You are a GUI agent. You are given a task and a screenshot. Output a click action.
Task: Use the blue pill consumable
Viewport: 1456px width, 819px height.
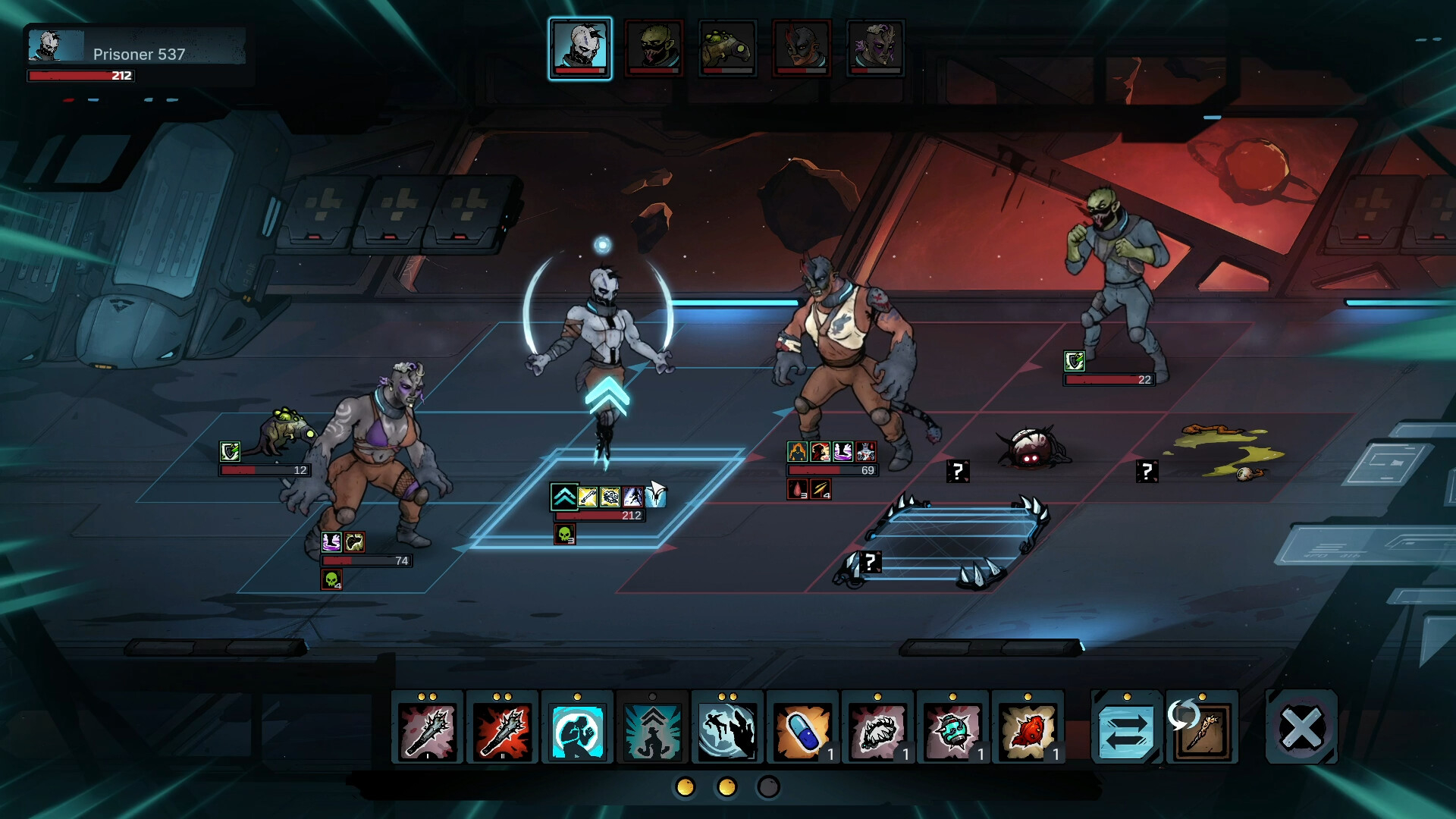[x=802, y=729]
